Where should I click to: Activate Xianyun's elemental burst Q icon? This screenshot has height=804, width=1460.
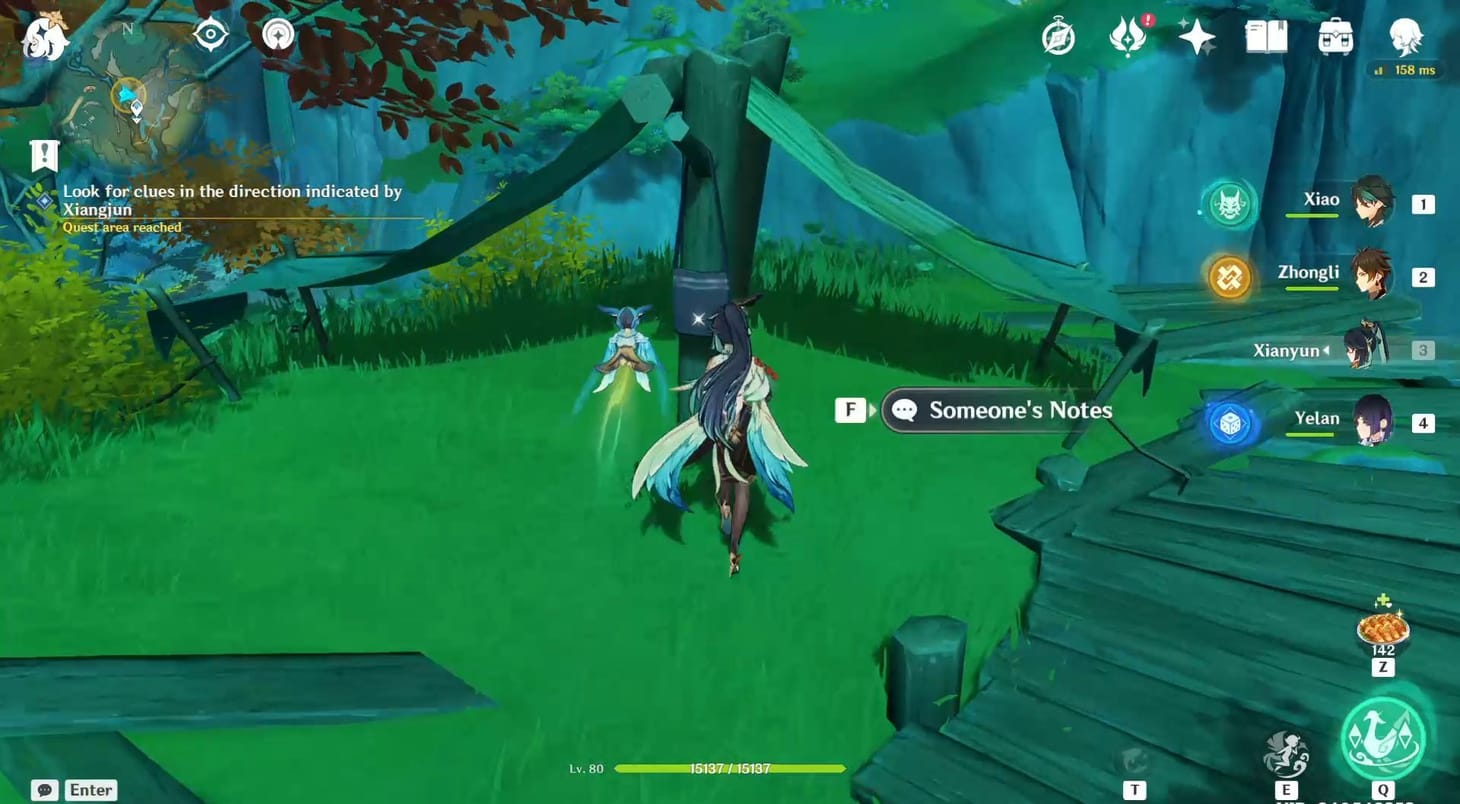pyautogui.click(x=1383, y=740)
